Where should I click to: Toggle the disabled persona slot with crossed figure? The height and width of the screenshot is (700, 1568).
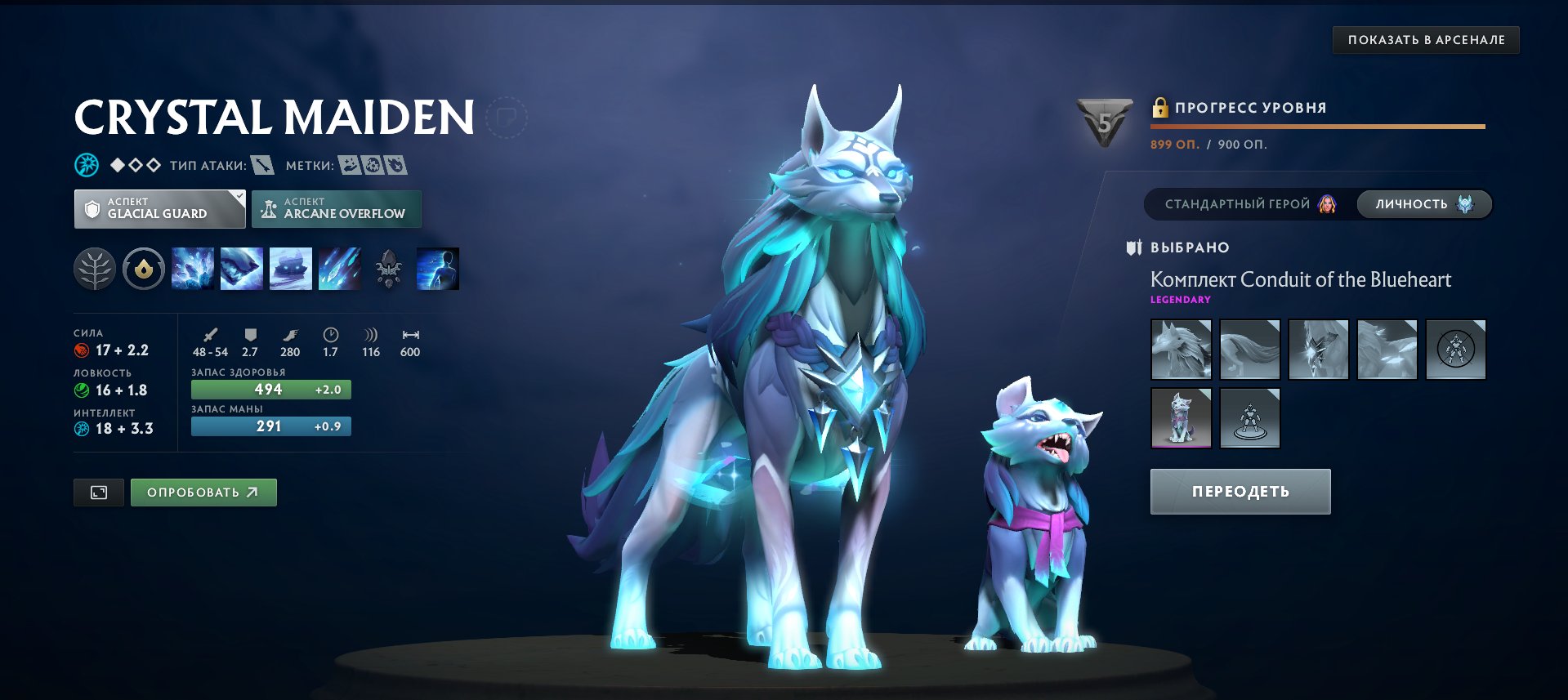point(1458,350)
